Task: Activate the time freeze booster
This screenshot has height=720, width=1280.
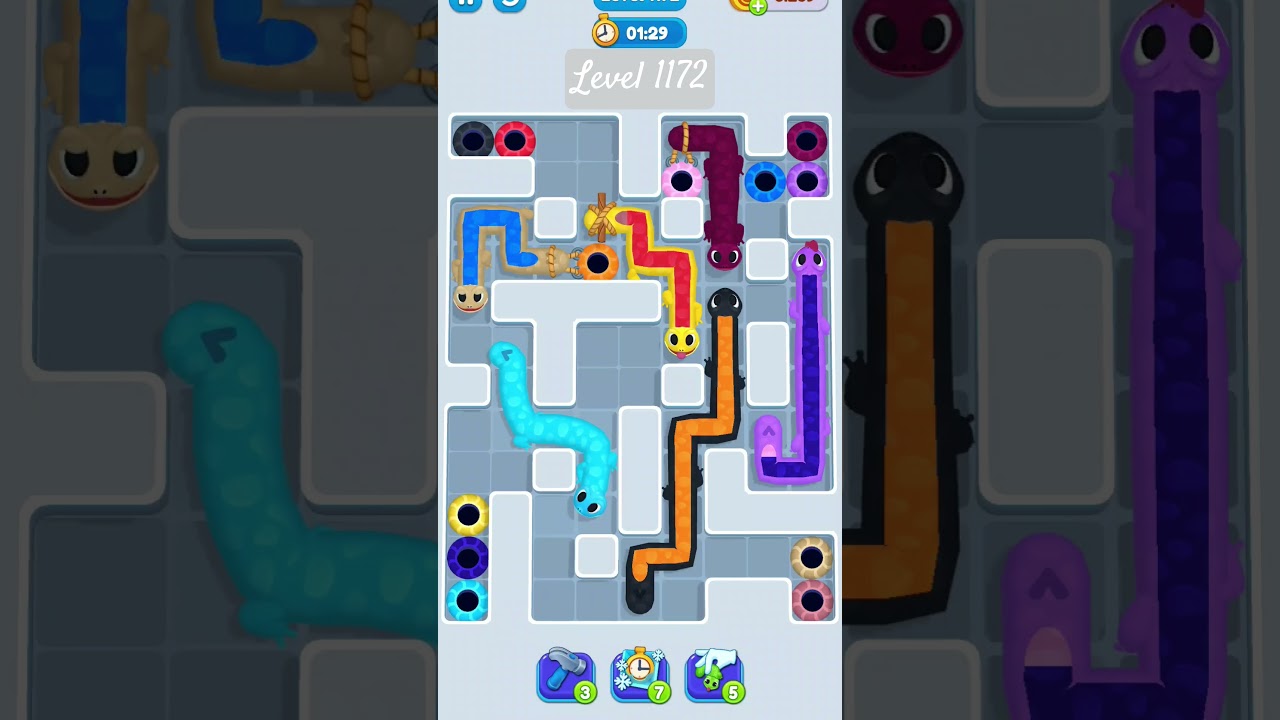Action: pyautogui.click(x=639, y=674)
